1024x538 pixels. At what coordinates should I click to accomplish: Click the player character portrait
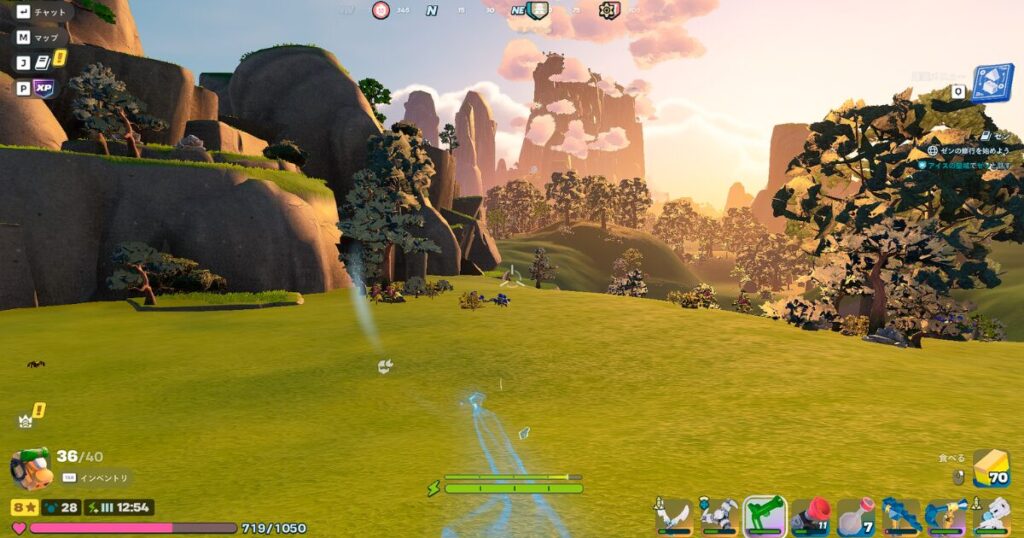click(x=30, y=468)
